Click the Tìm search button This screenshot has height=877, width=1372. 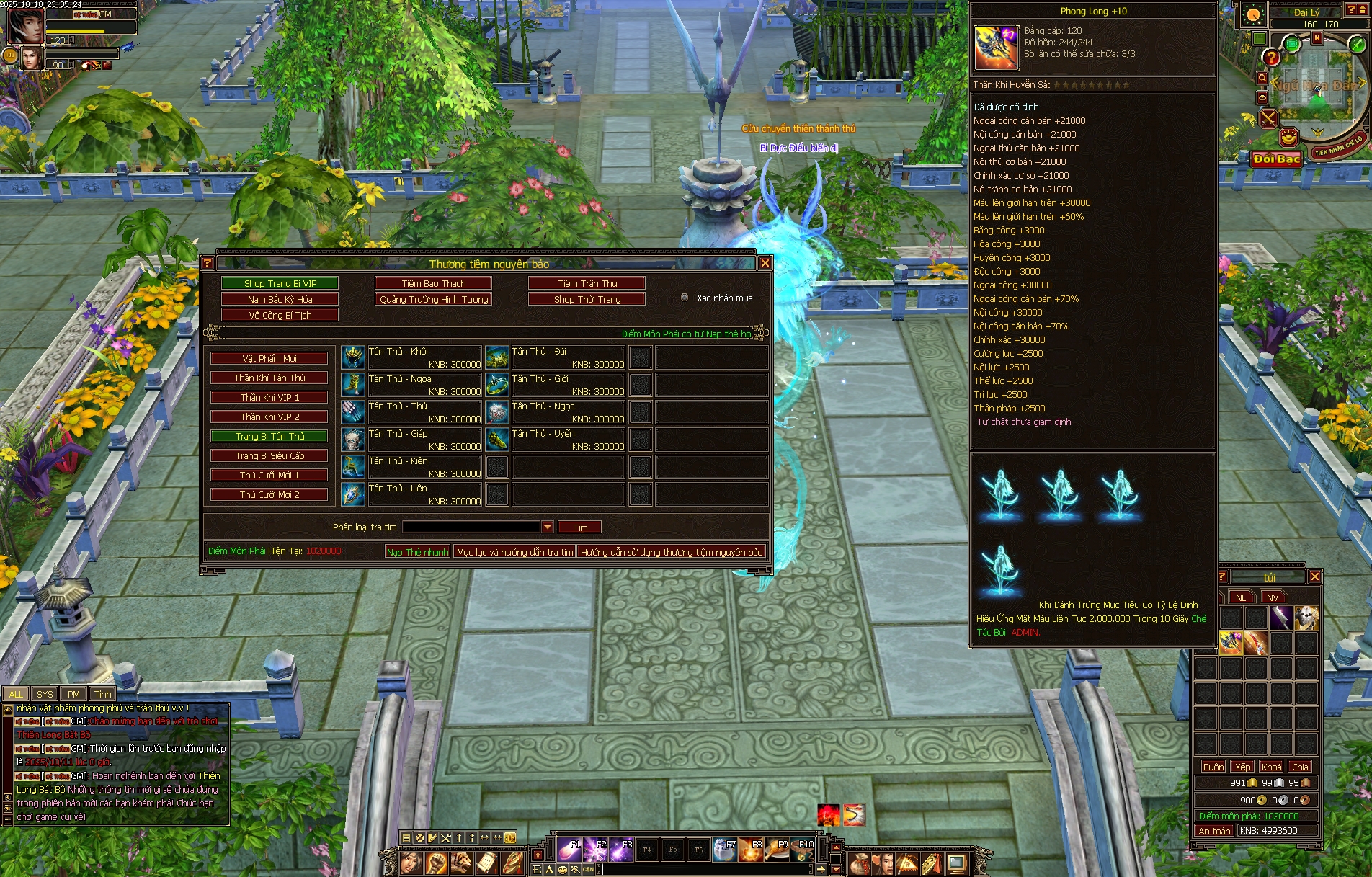580,527
